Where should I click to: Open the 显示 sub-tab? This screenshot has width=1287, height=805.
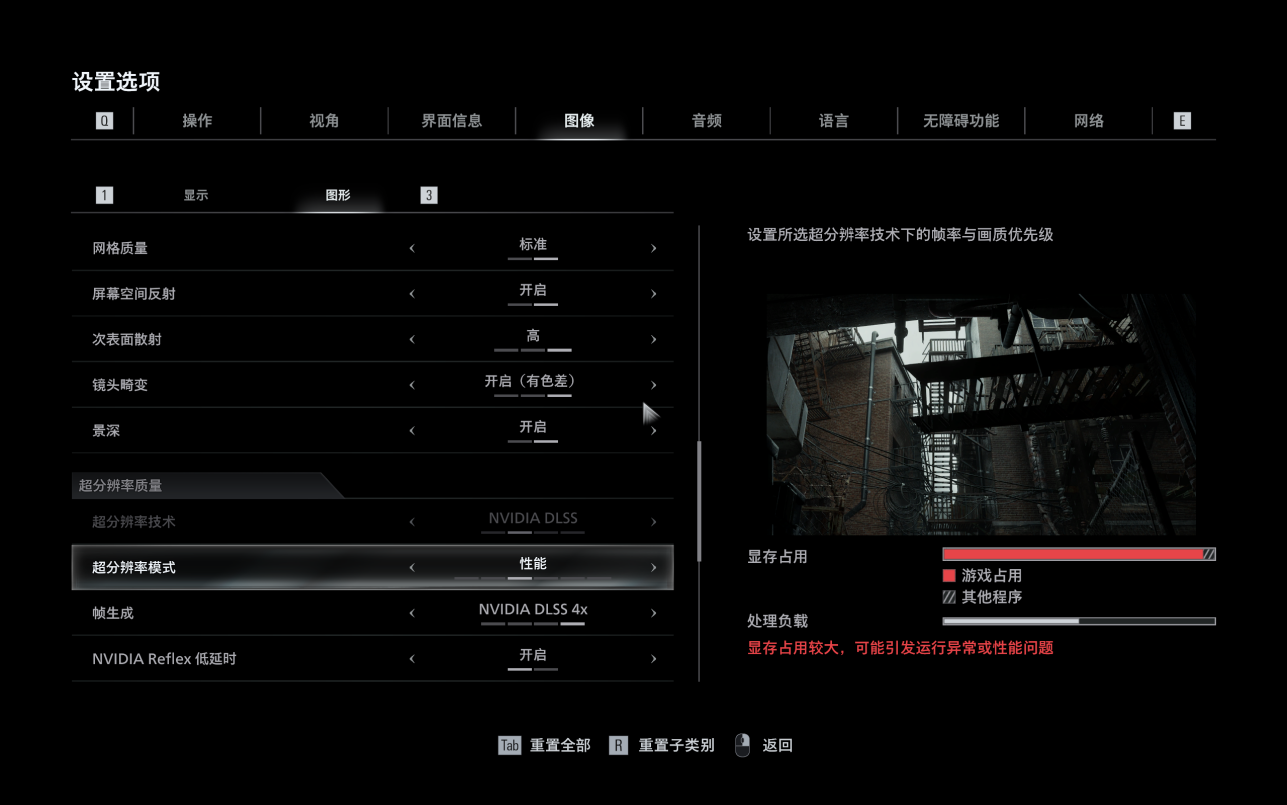pos(196,195)
